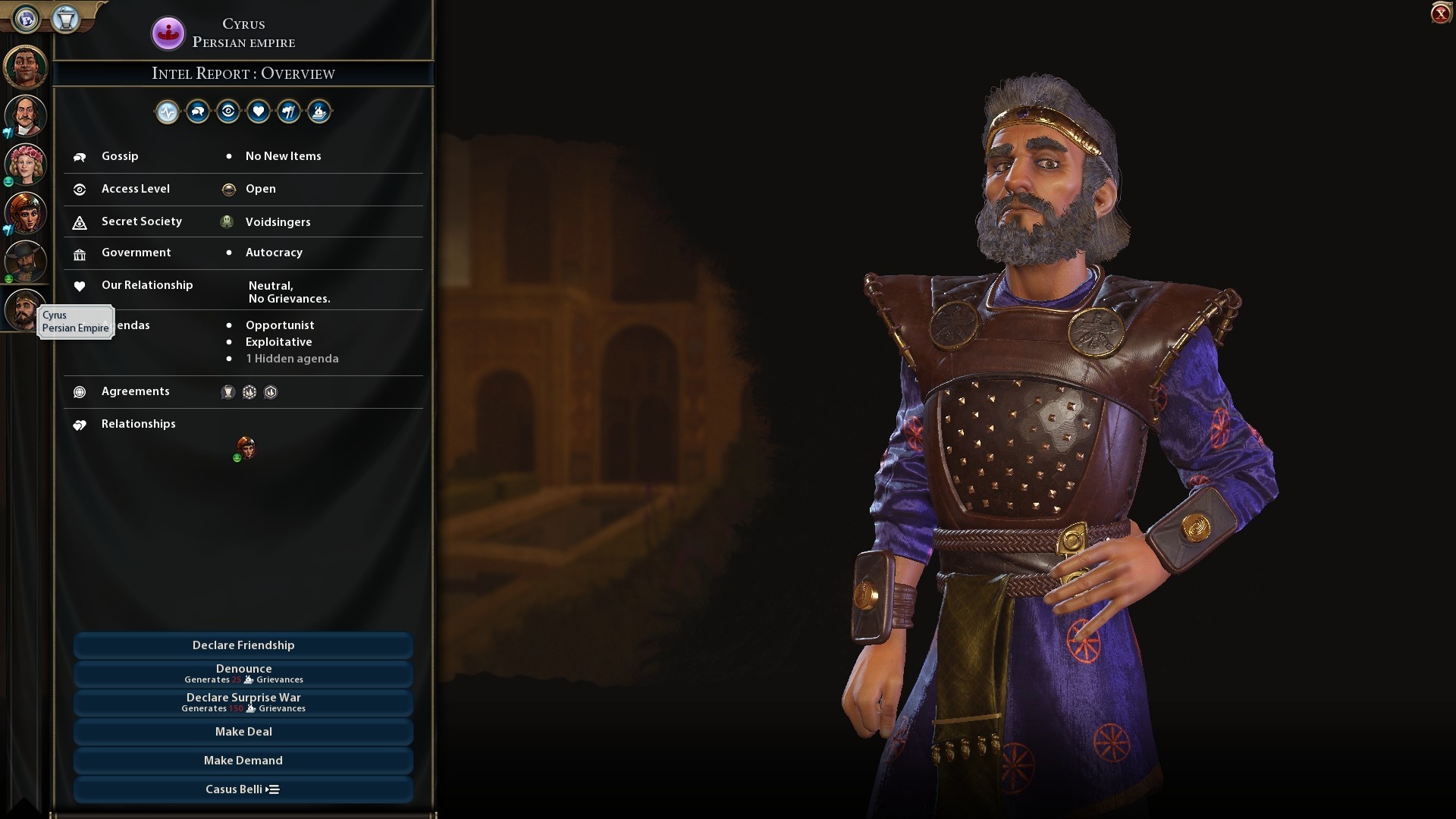
Task: Select the Voidsingers secret society icon
Action: tap(227, 221)
